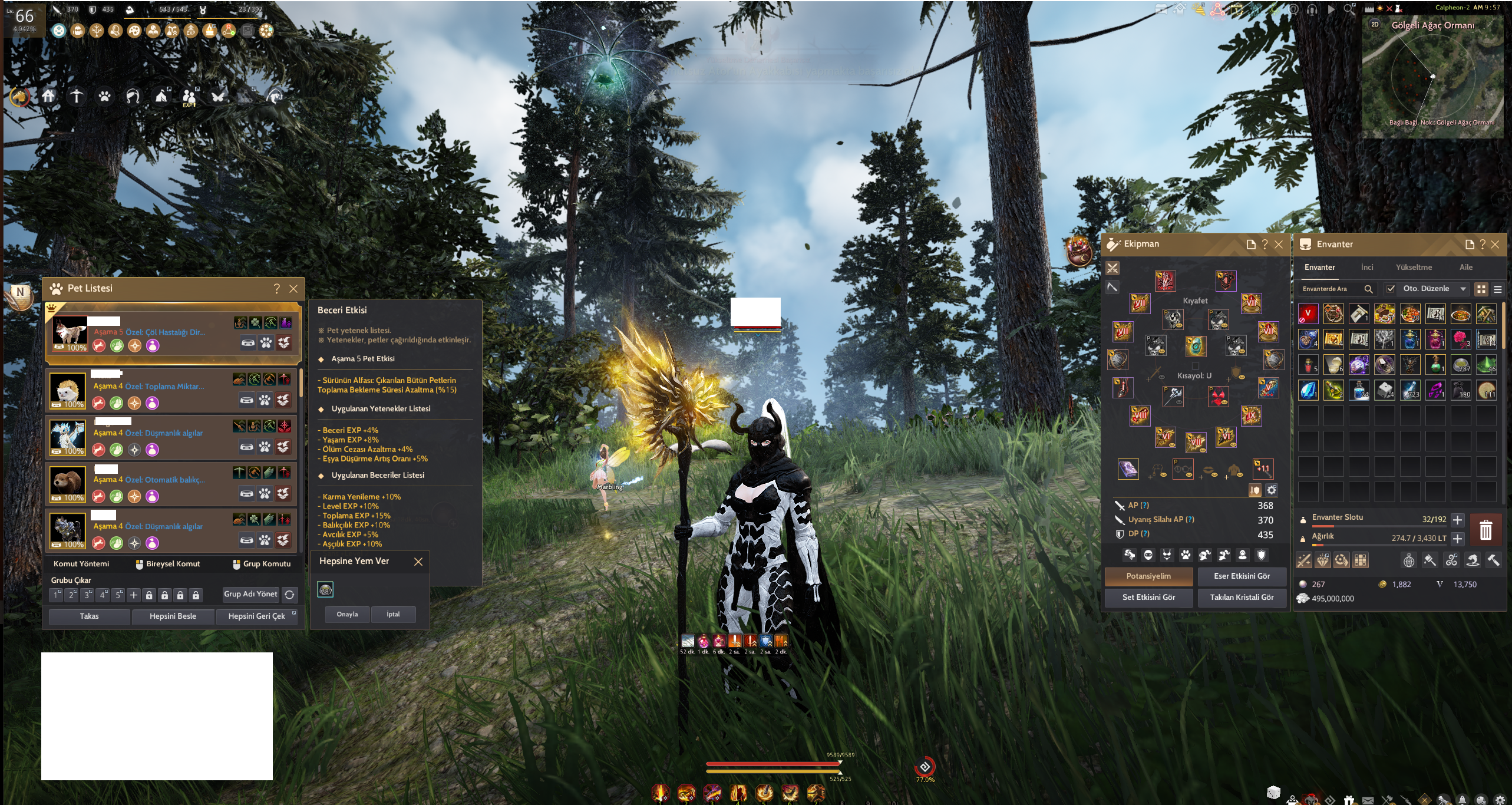
Task: Cancel feeding with the İptal button
Action: click(x=393, y=615)
